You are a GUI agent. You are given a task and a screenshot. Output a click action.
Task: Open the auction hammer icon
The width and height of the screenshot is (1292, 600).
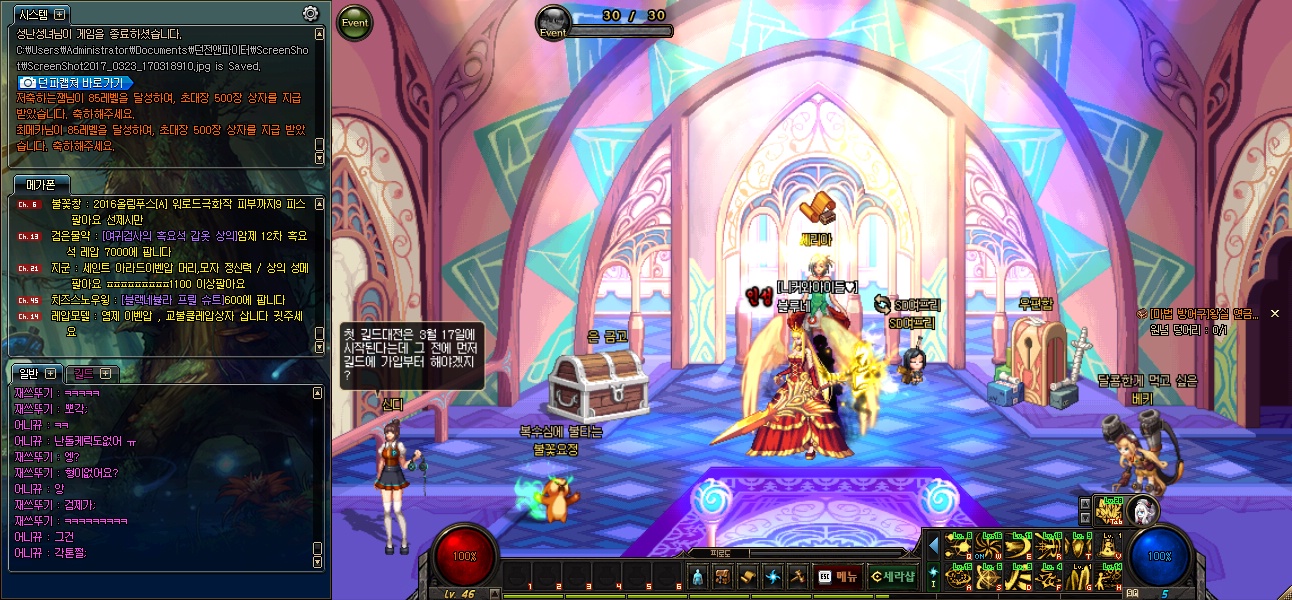(x=797, y=576)
